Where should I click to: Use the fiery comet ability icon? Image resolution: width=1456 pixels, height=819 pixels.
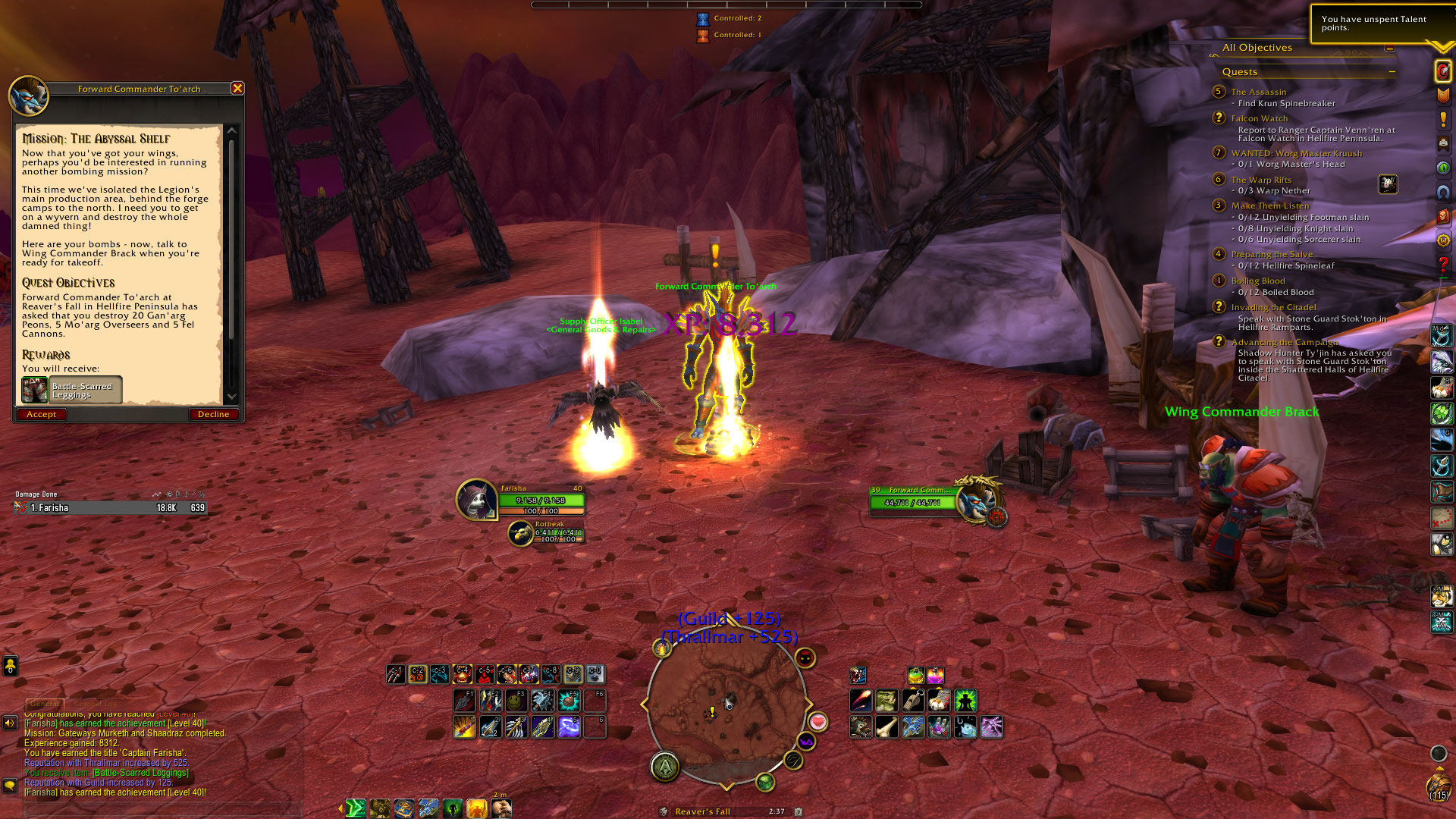[860, 700]
